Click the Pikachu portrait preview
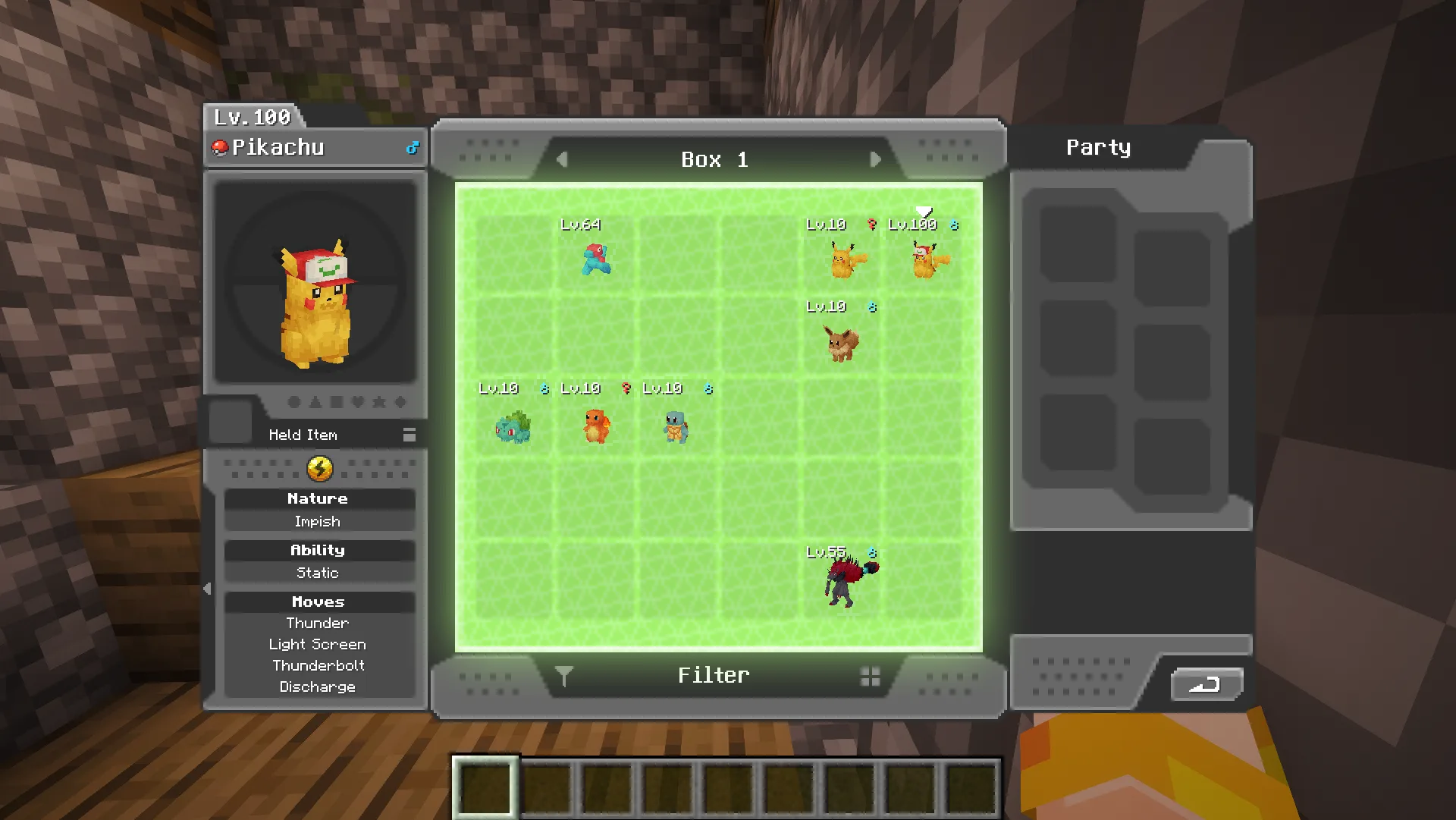1456x820 pixels. [x=315, y=283]
